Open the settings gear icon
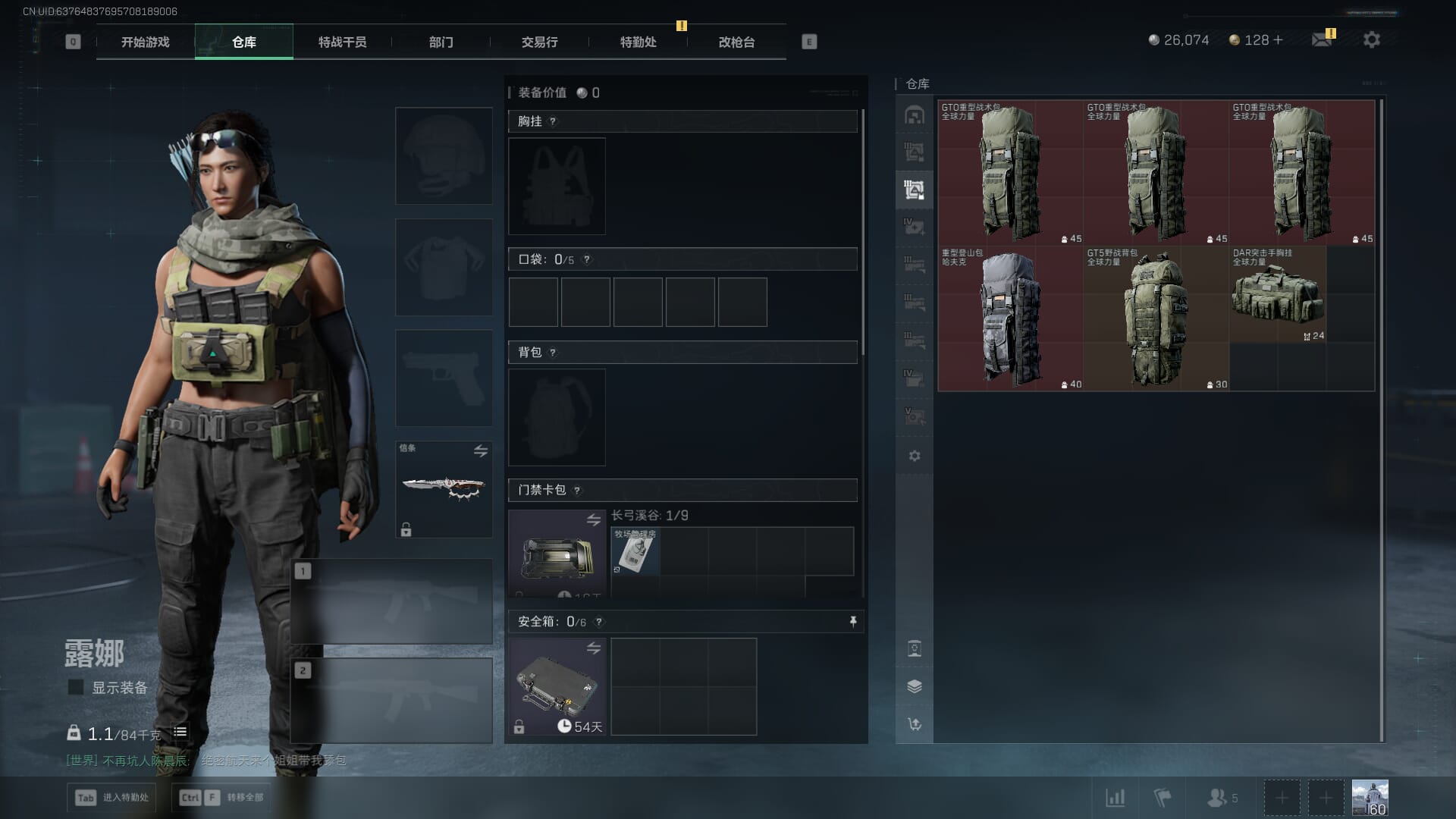Viewport: 1456px width, 819px height. pyautogui.click(x=1371, y=40)
